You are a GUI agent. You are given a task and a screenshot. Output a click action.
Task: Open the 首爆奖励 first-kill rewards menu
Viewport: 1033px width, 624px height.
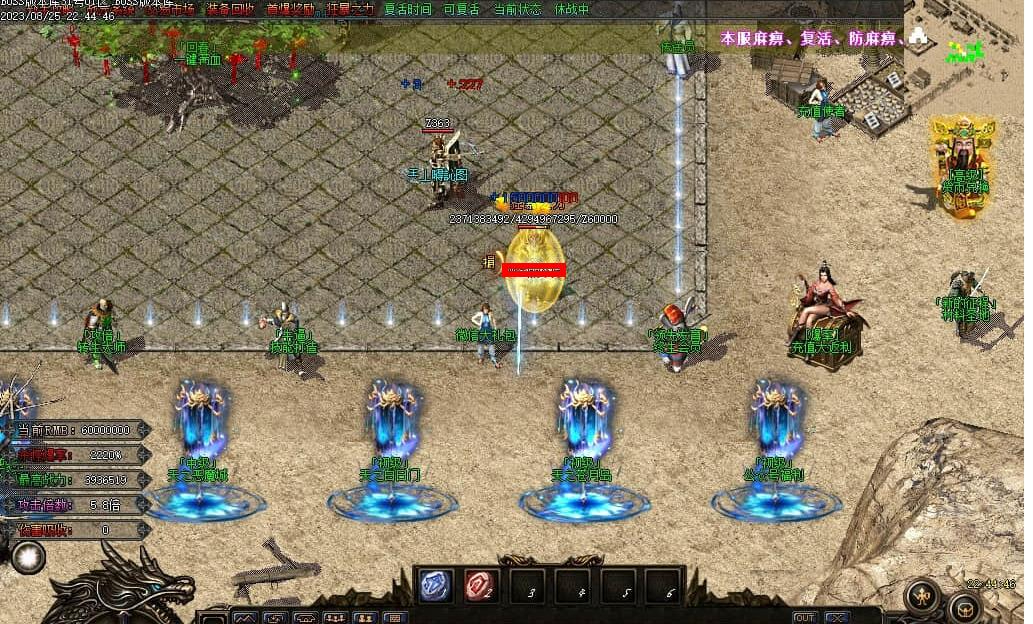click(x=290, y=9)
